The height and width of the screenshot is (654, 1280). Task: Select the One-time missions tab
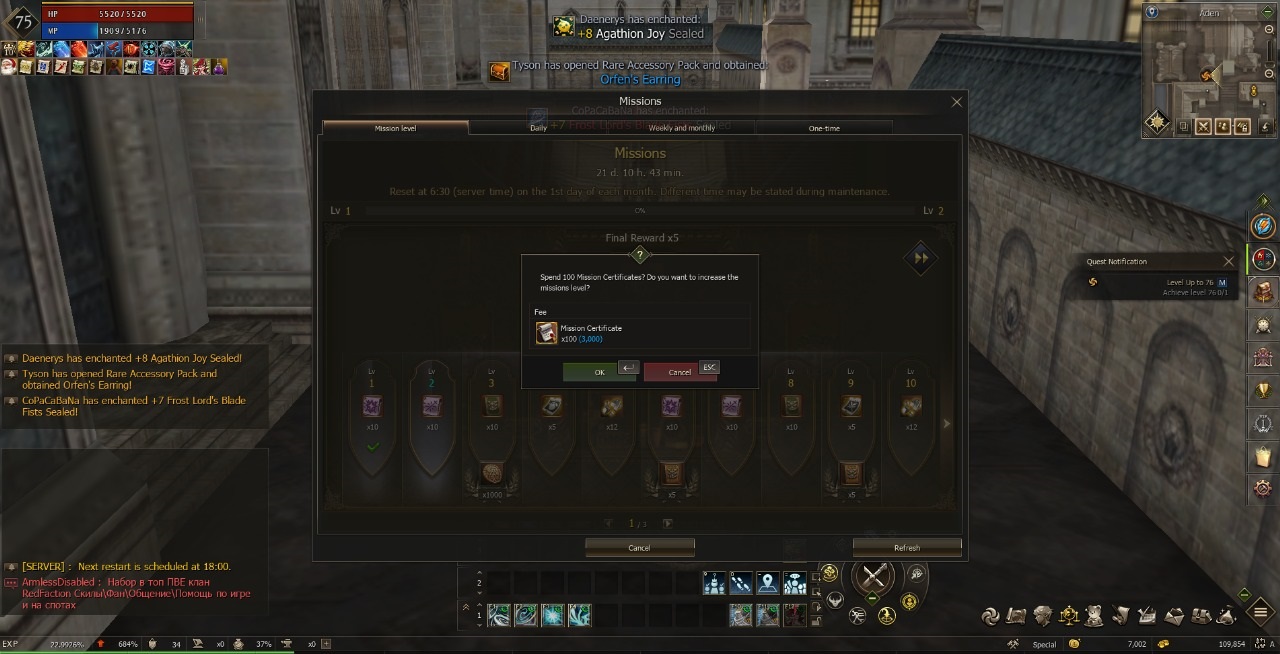click(824, 128)
